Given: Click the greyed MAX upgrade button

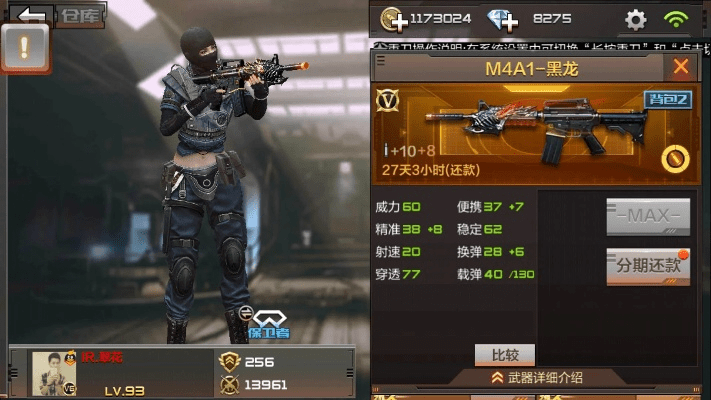Looking at the screenshot, I should click(648, 215).
